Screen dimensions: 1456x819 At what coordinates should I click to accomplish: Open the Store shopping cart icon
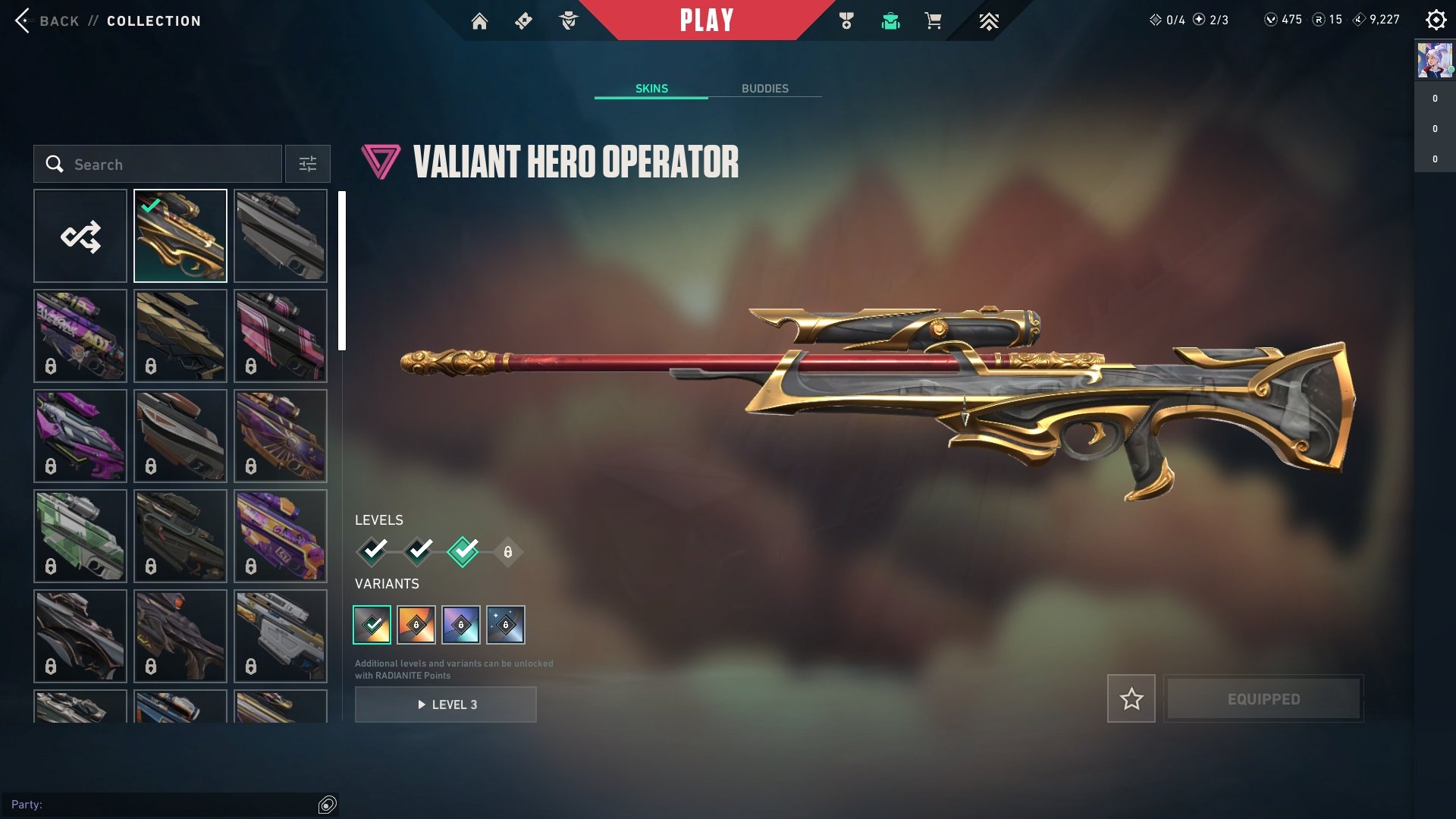(x=933, y=20)
